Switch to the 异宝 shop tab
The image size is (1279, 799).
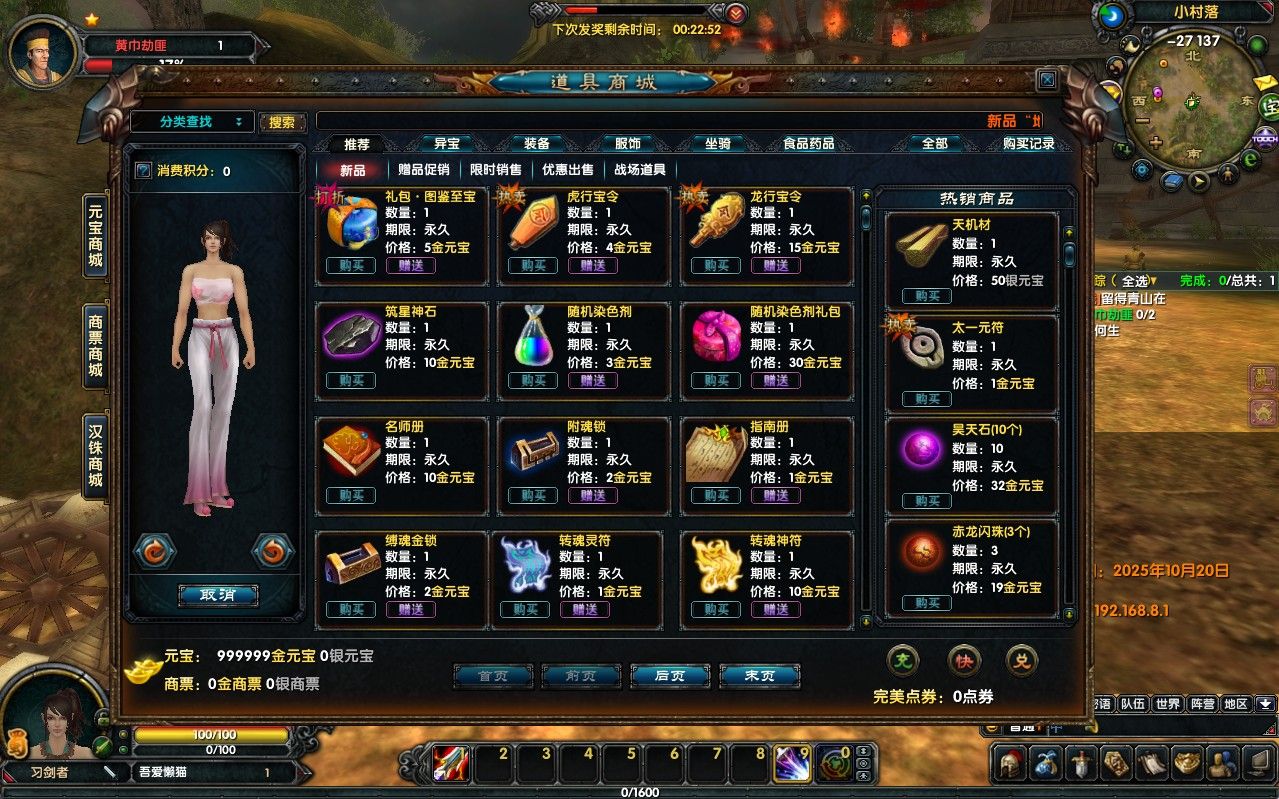pyautogui.click(x=446, y=144)
